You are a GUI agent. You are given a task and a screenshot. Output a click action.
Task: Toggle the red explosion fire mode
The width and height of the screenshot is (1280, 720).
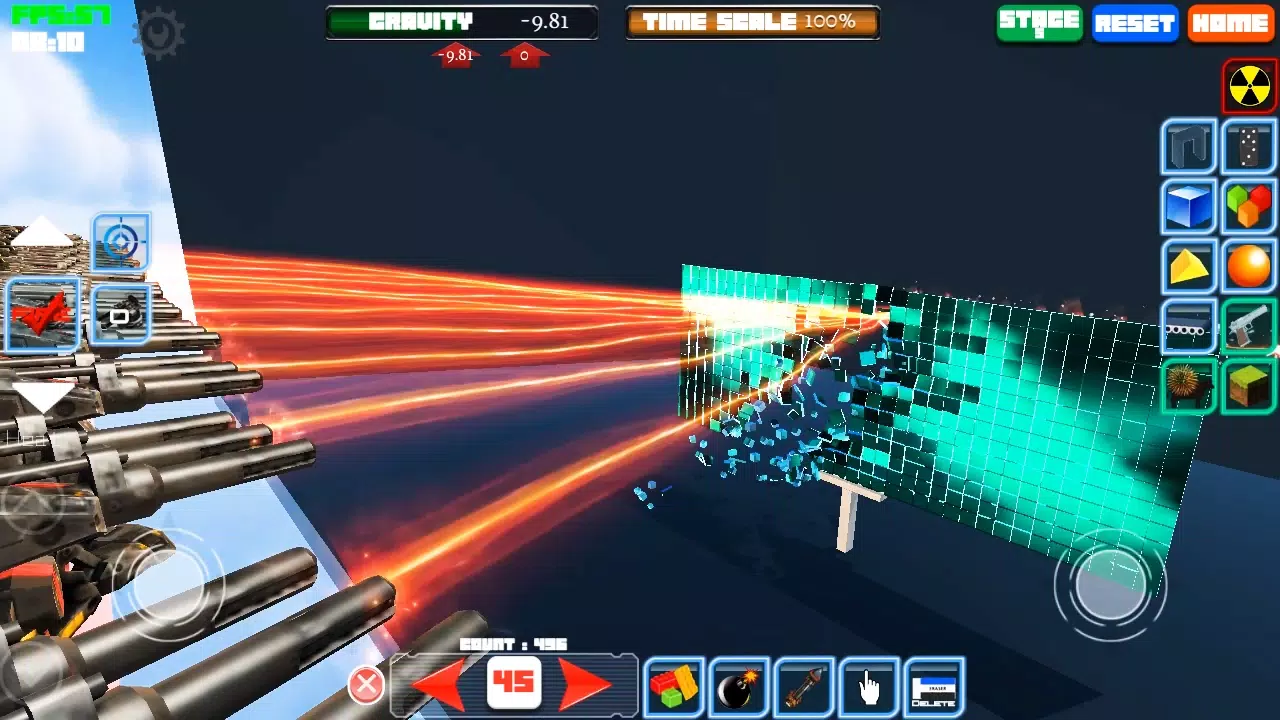[40, 313]
